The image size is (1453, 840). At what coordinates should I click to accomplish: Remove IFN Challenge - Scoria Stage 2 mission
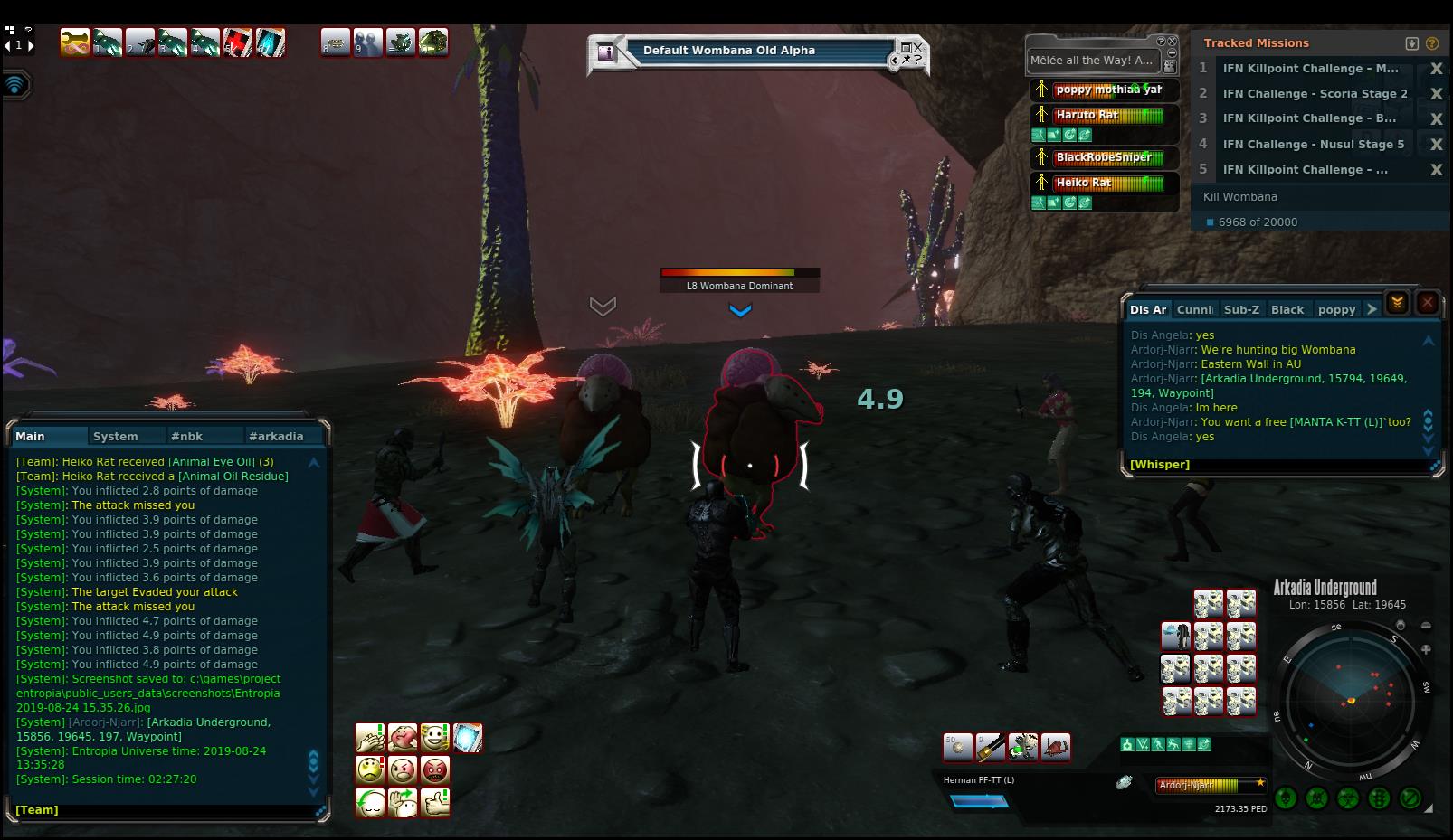(x=1436, y=94)
